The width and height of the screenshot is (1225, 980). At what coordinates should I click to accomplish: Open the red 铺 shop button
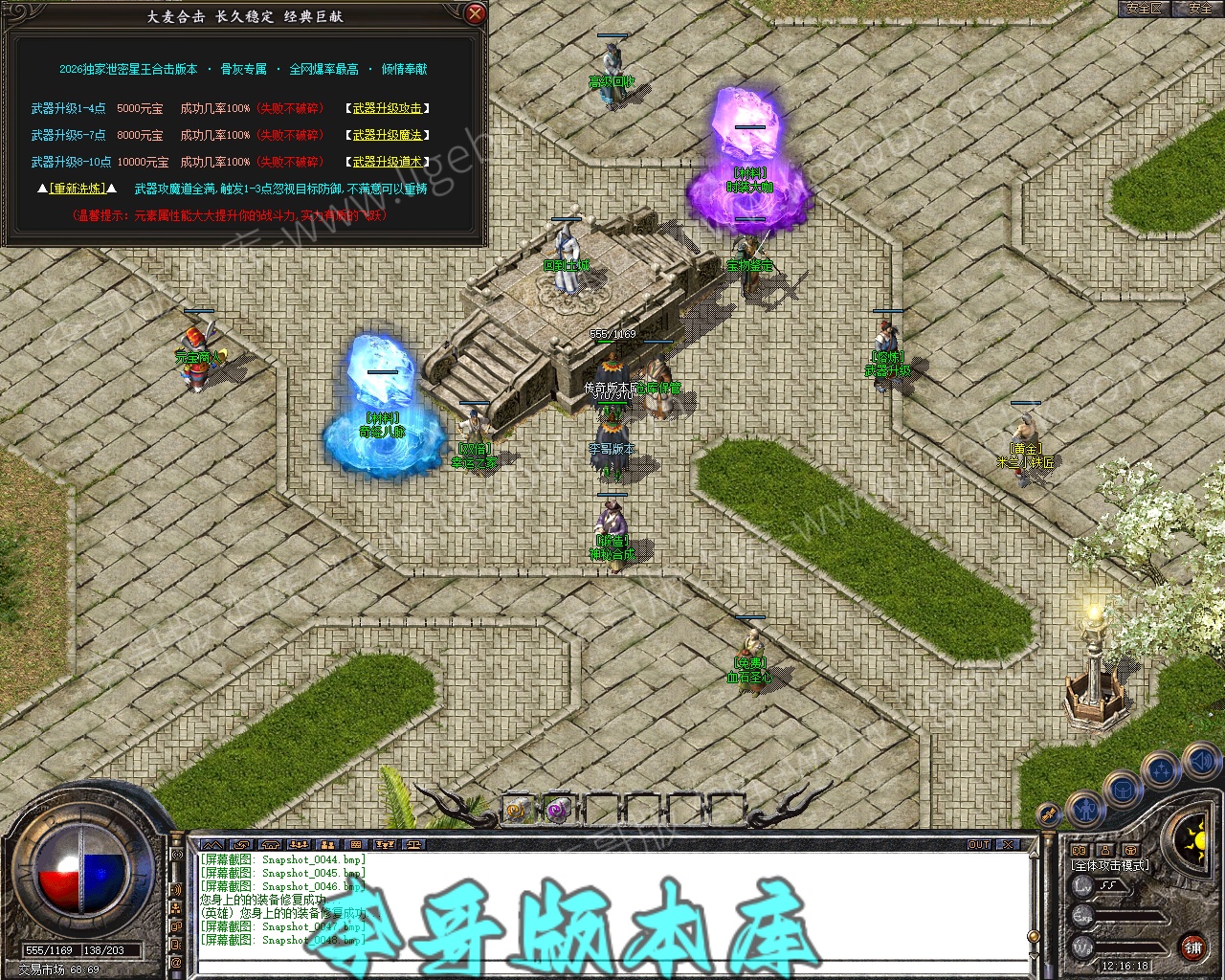click(1192, 947)
